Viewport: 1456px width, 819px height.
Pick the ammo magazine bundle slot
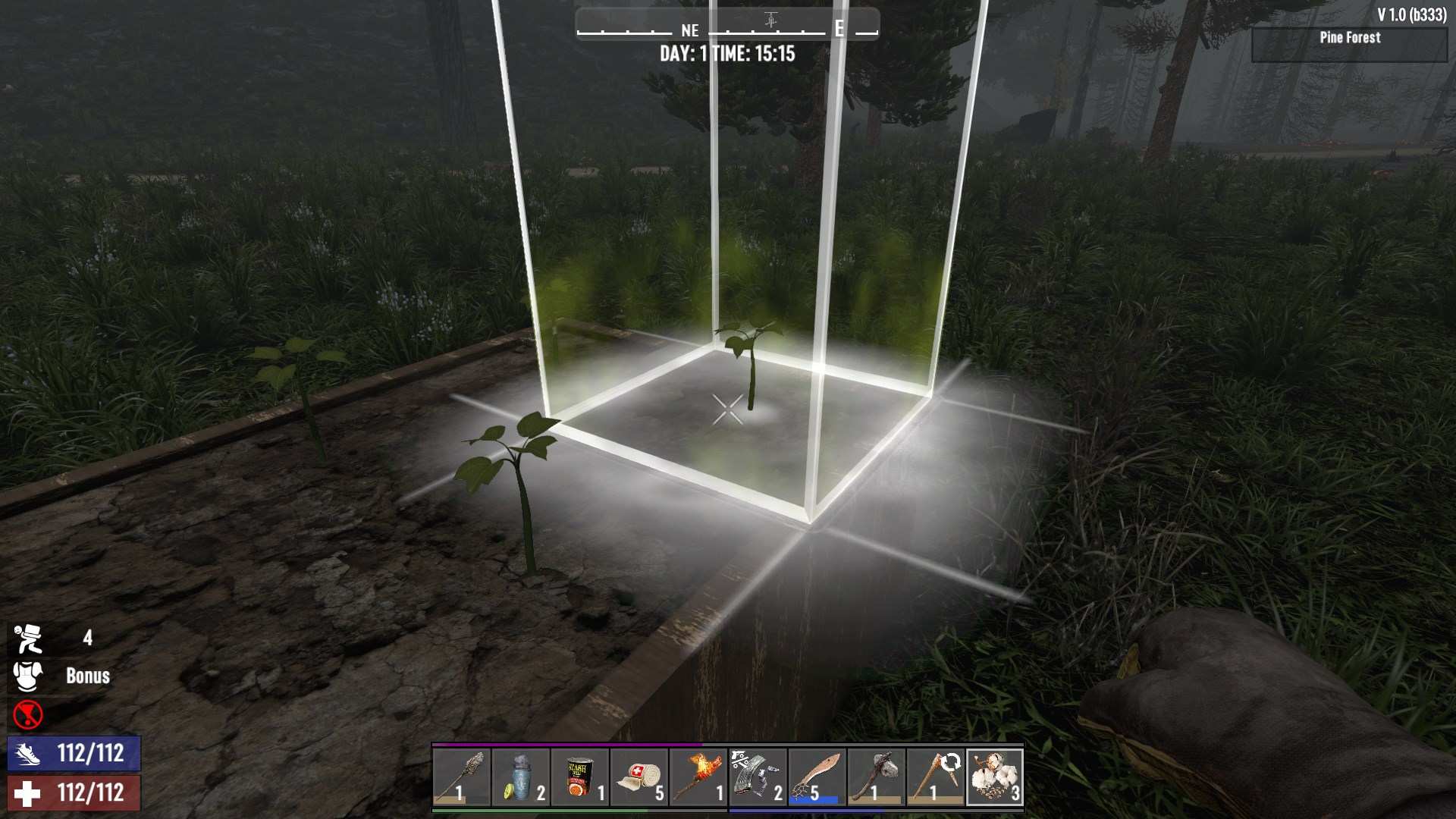point(758,777)
